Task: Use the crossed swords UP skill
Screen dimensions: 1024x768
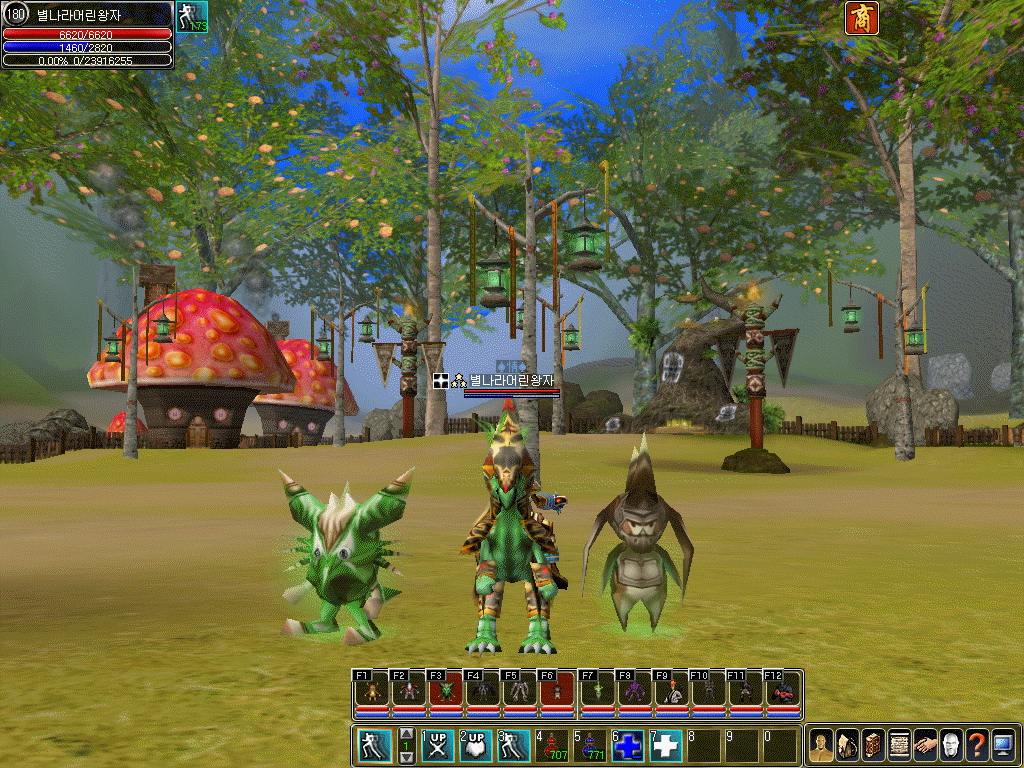Action: (x=438, y=746)
